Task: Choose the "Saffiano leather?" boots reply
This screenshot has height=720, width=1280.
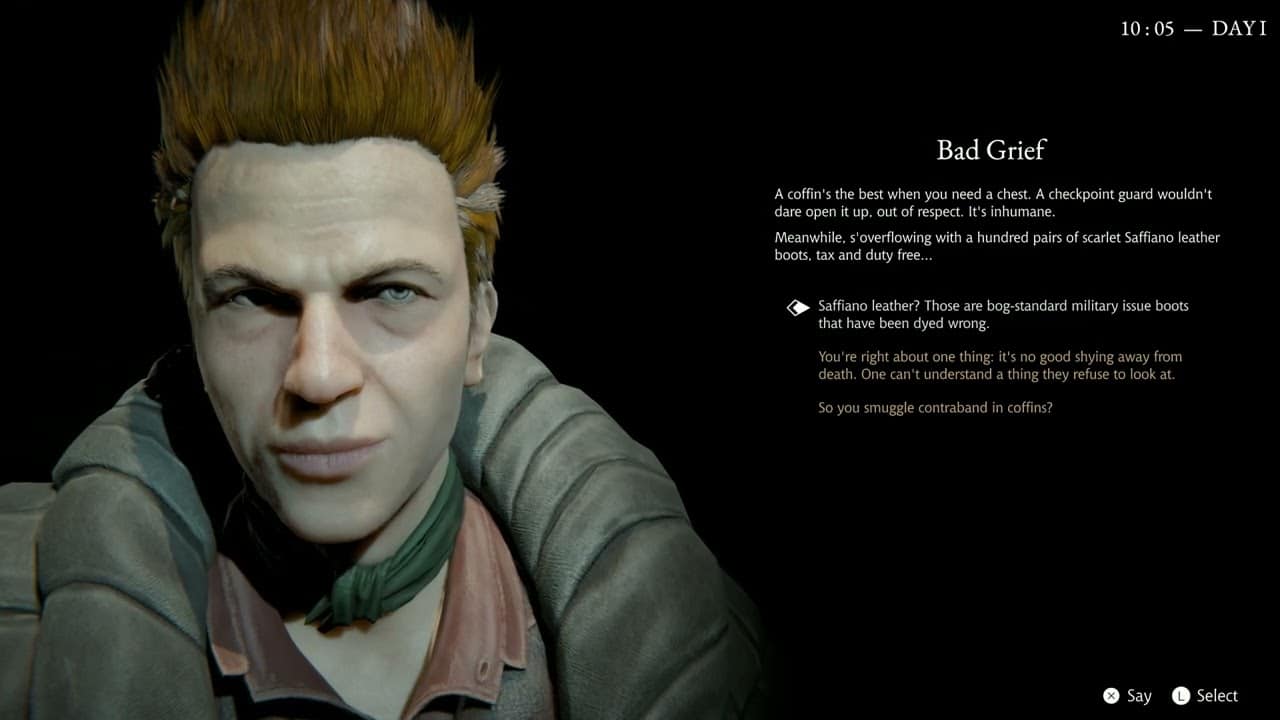Action: (x=1002, y=314)
